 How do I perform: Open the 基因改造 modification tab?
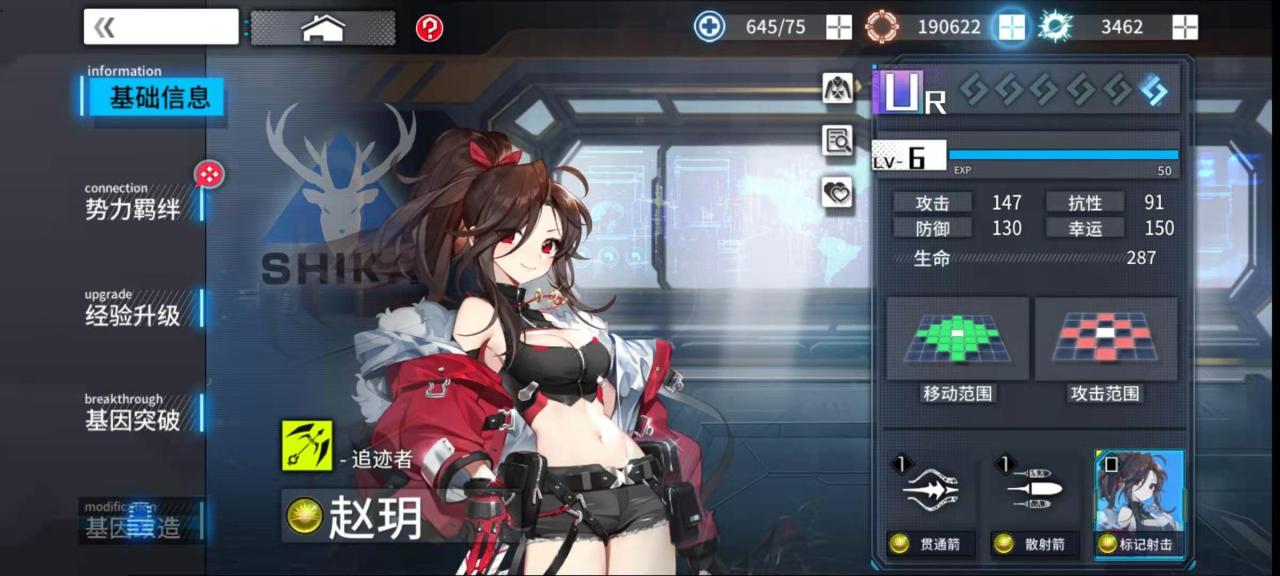coord(133,525)
